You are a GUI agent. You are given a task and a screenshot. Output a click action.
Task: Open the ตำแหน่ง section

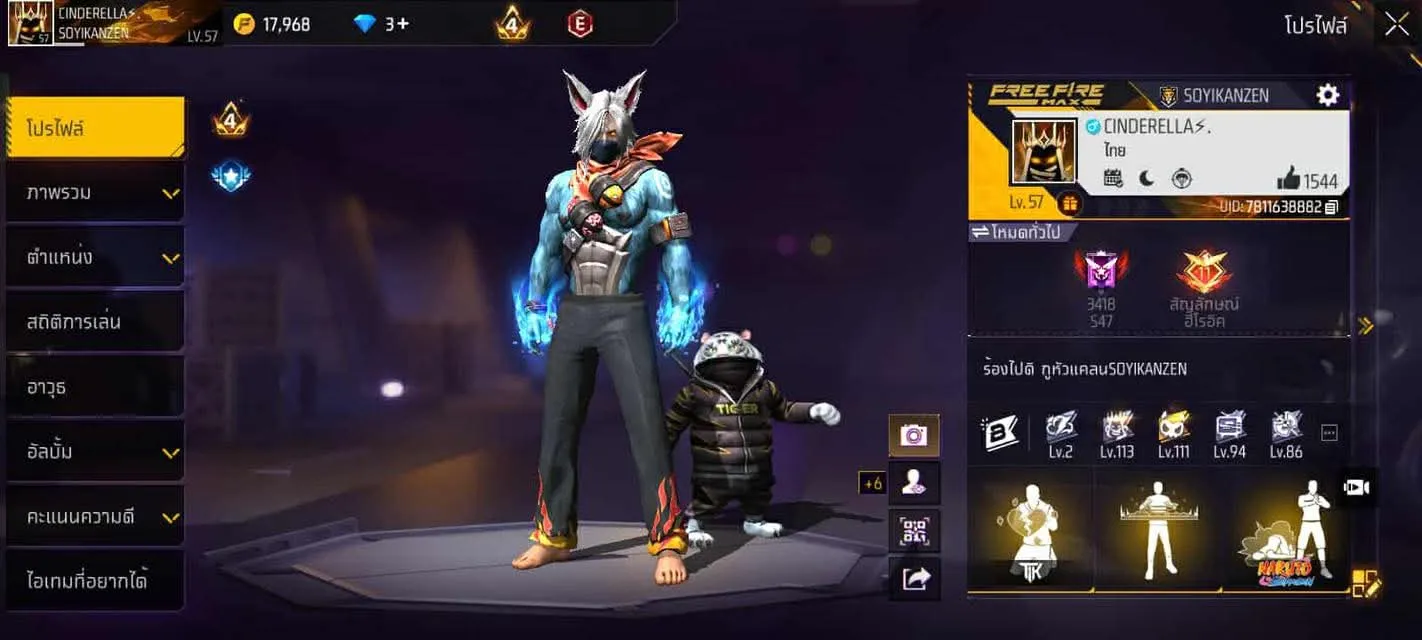[x=95, y=257]
